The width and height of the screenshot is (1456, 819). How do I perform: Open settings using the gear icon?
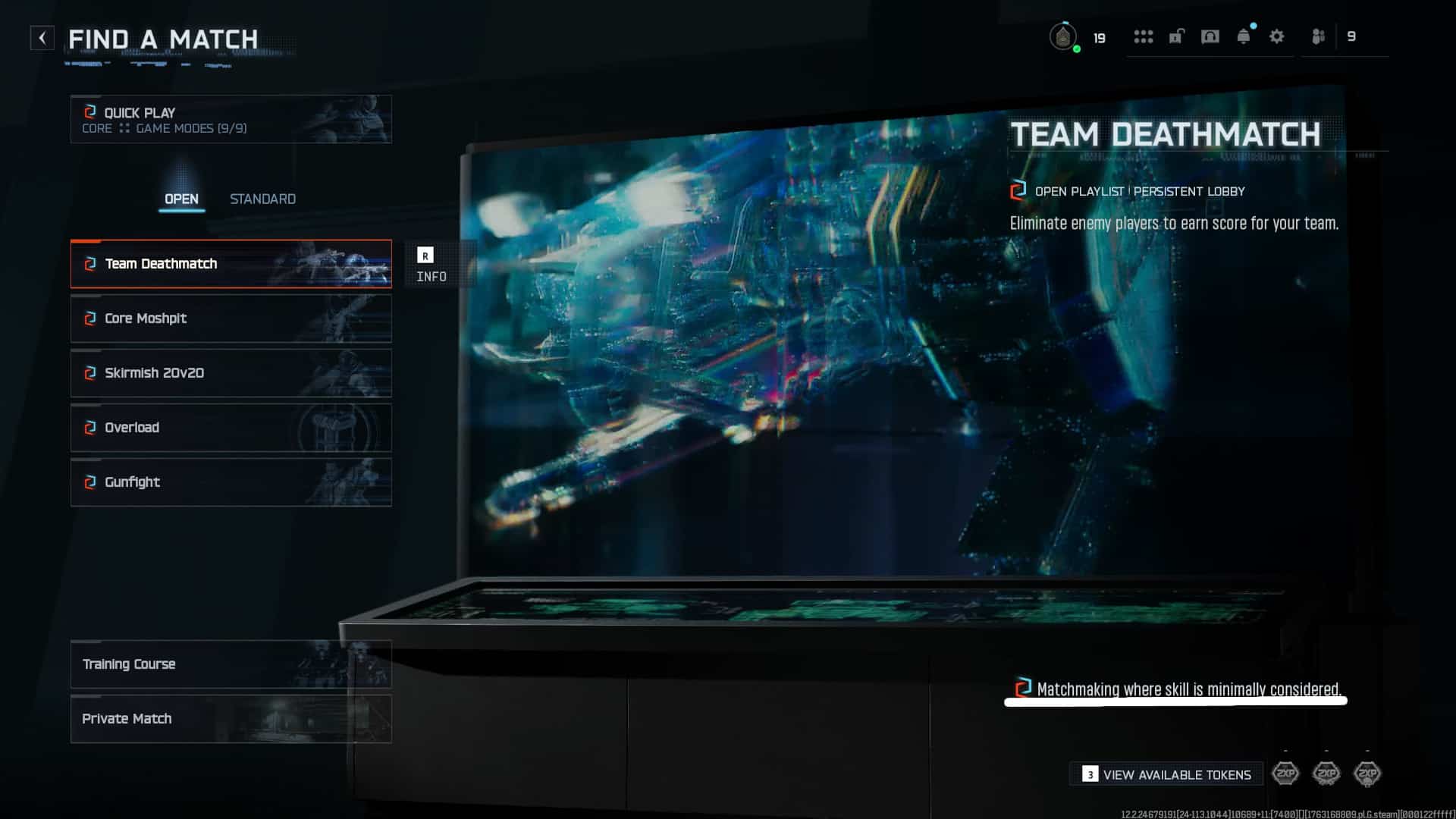click(1277, 36)
